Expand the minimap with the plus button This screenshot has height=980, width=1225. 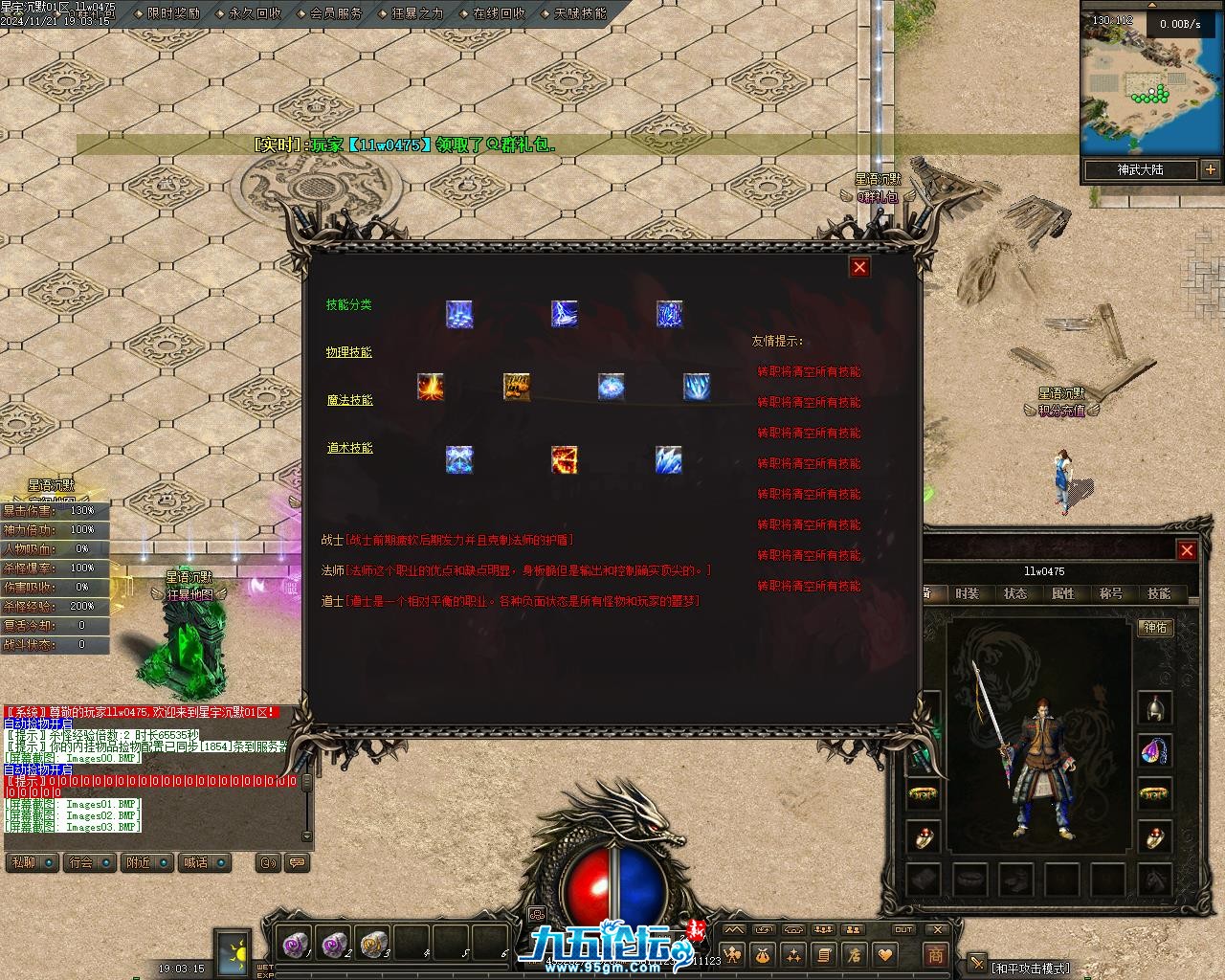(x=1211, y=169)
